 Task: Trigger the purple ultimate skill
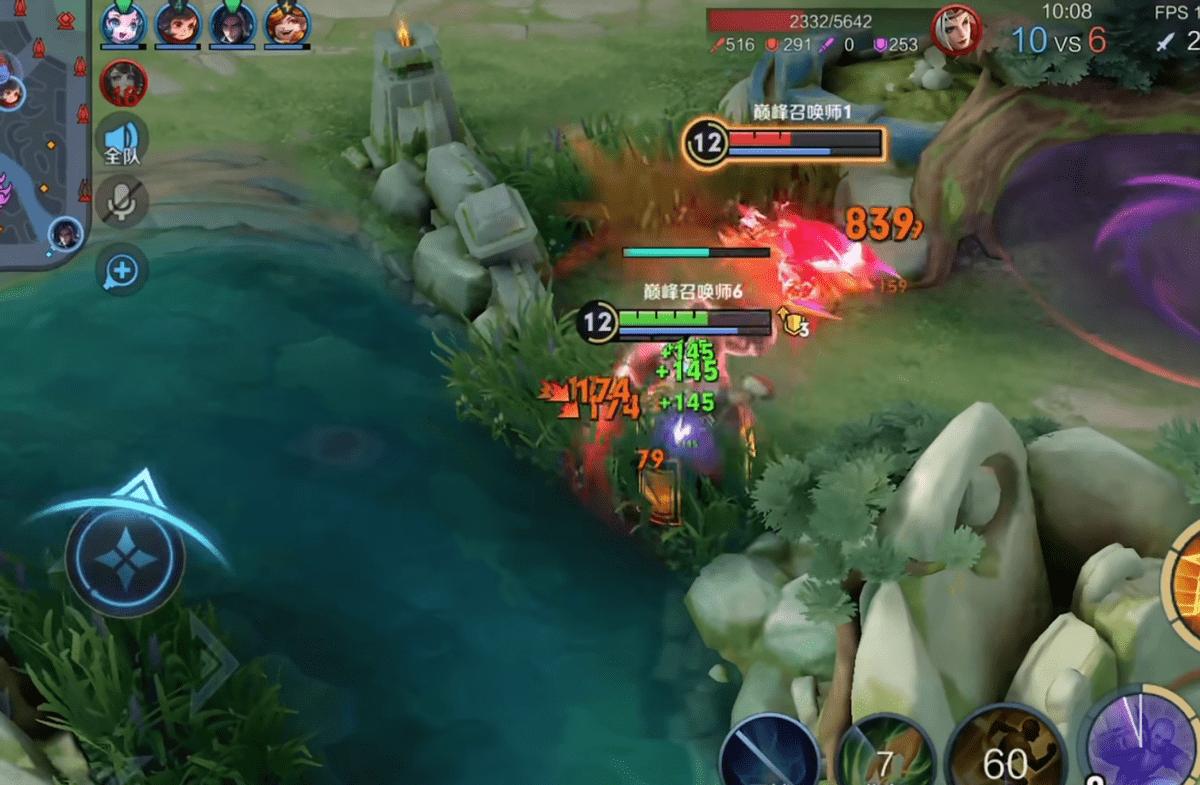click(1142, 740)
